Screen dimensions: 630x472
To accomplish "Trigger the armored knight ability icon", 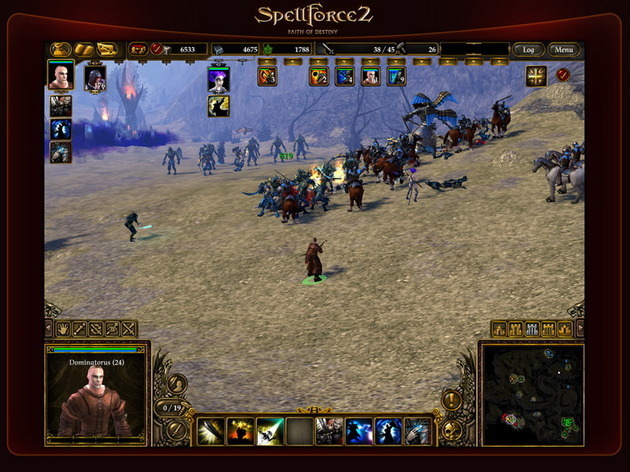I will 329,431.
